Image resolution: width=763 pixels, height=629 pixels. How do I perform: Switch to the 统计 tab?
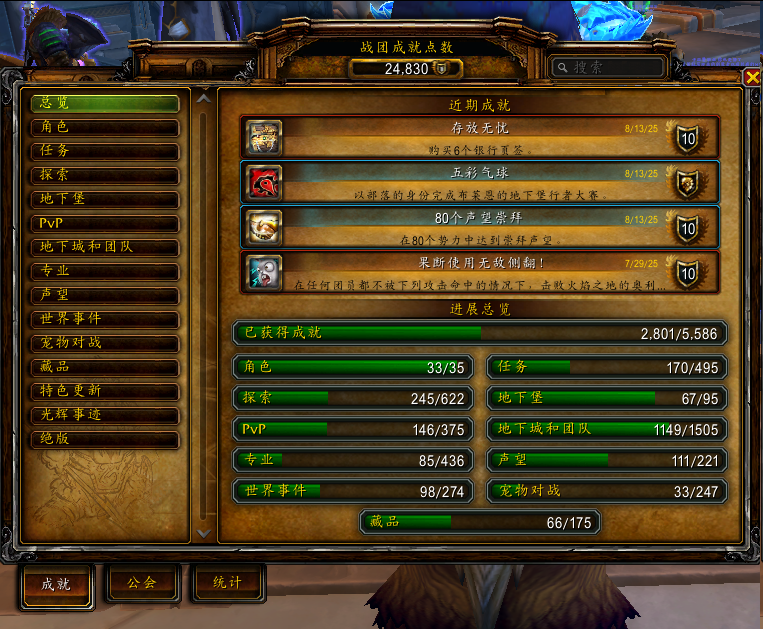[228, 583]
